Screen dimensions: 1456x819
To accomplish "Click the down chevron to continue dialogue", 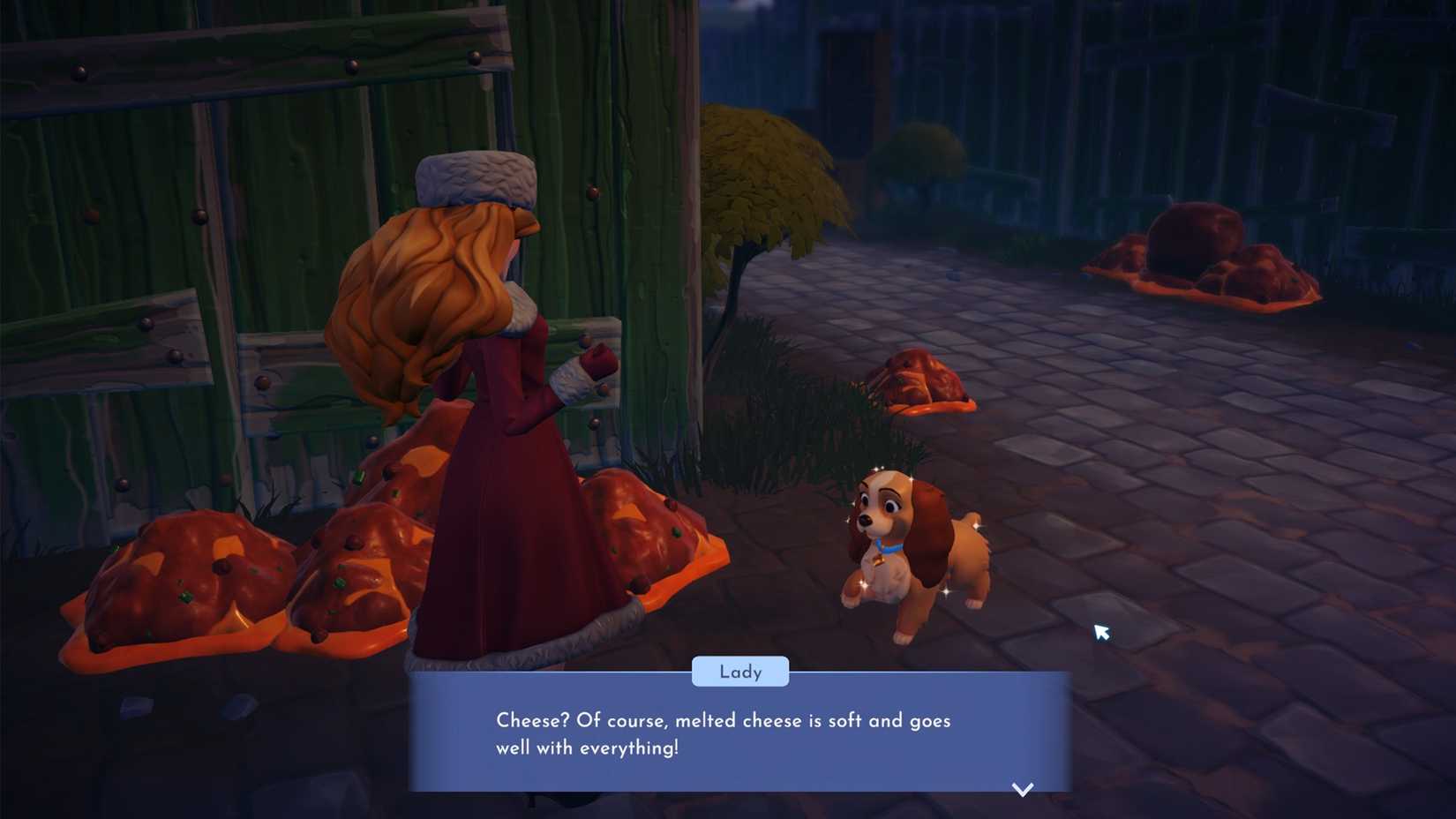I will 1022,790.
